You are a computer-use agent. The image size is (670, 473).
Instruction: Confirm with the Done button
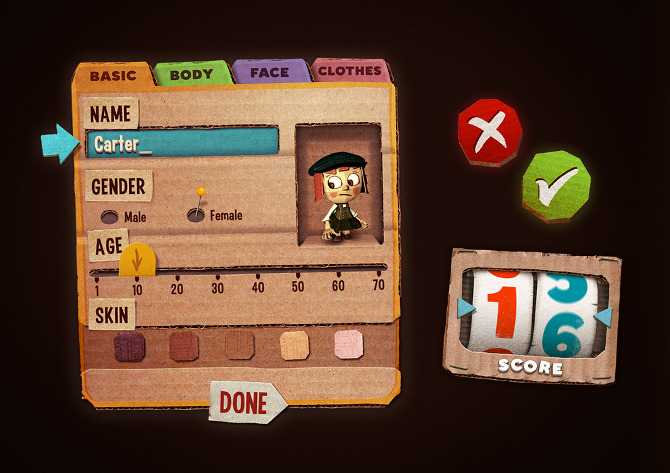(x=246, y=402)
